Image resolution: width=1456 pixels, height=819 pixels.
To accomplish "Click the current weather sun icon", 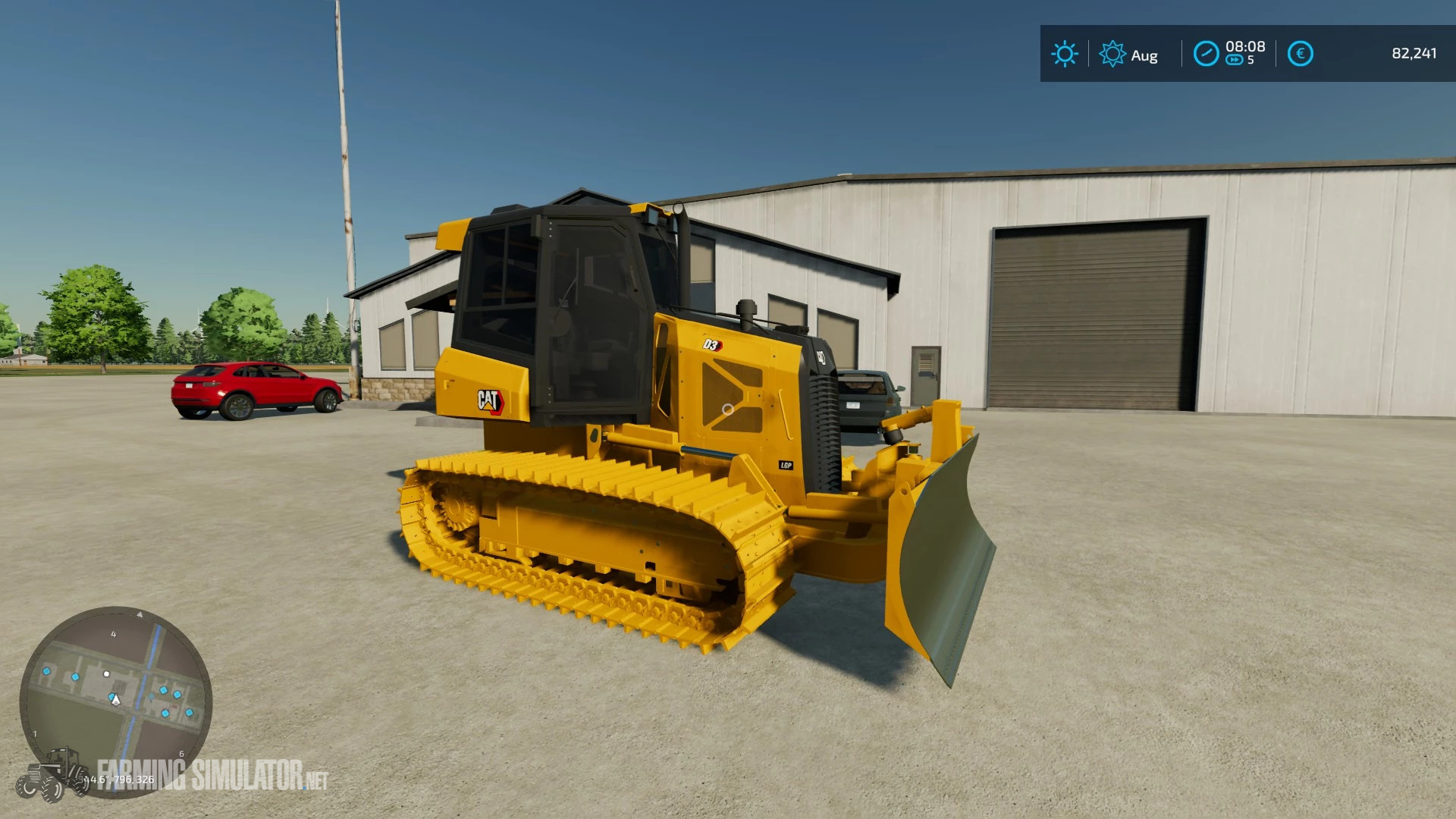I will [1065, 53].
